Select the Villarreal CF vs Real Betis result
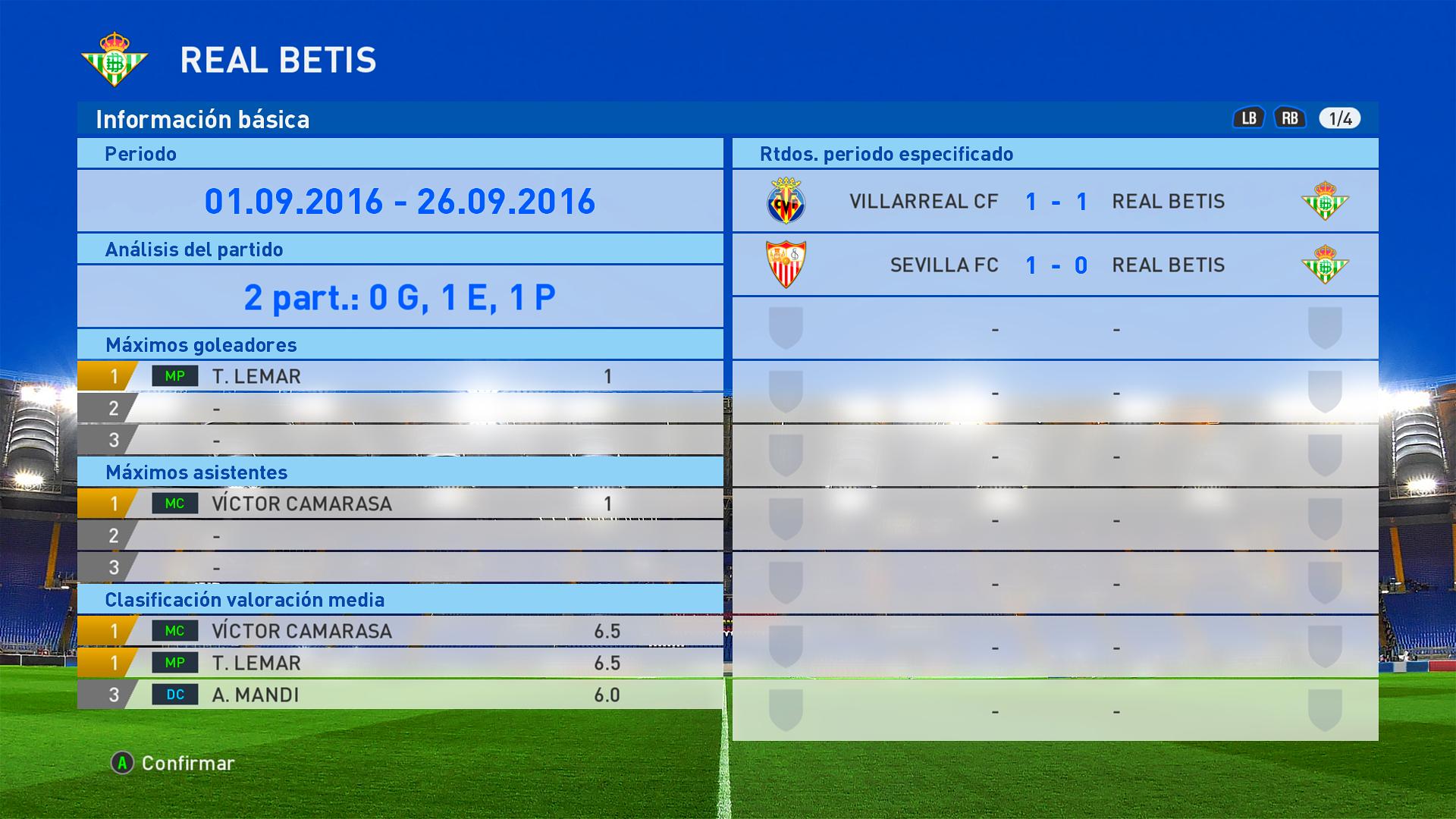Image resolution: width=1456 pixels, height=819 pixels. pos(1055,202)
